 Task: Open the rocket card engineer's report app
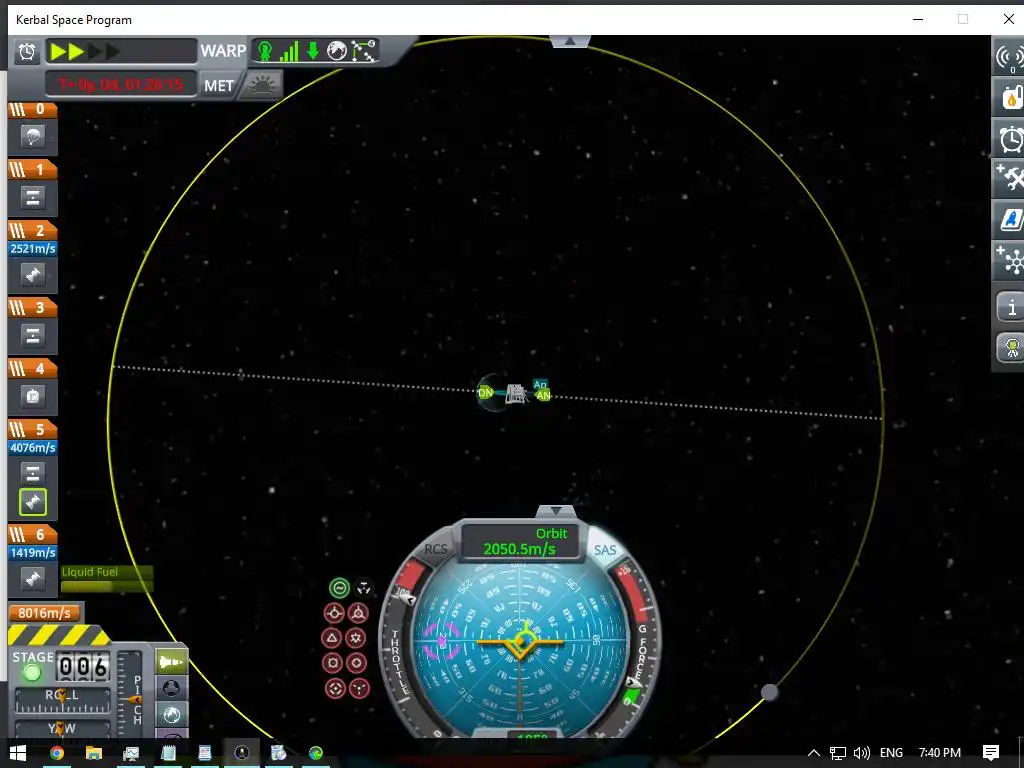tap(1010, 219)
